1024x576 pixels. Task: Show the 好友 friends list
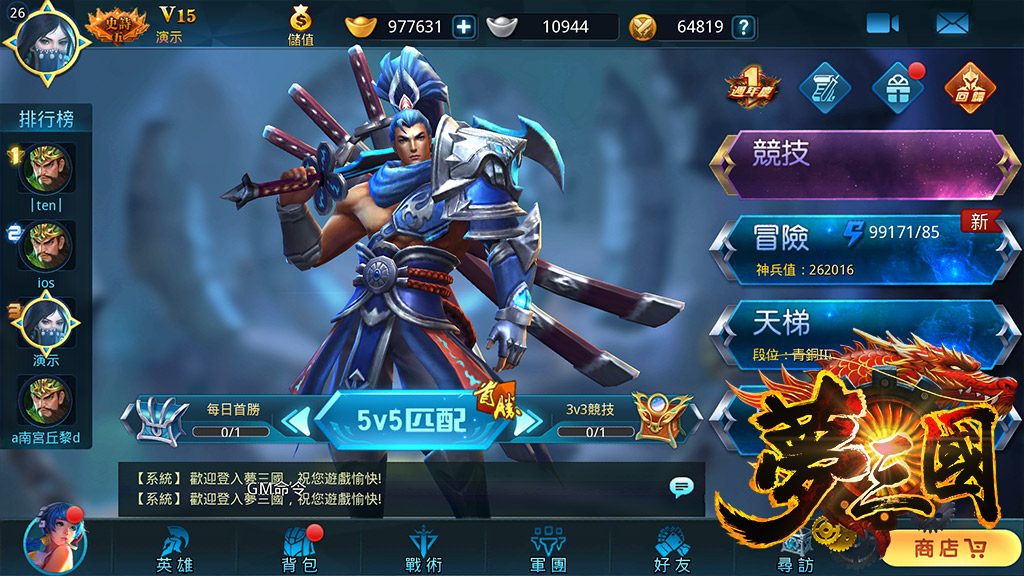pos(672,550)
